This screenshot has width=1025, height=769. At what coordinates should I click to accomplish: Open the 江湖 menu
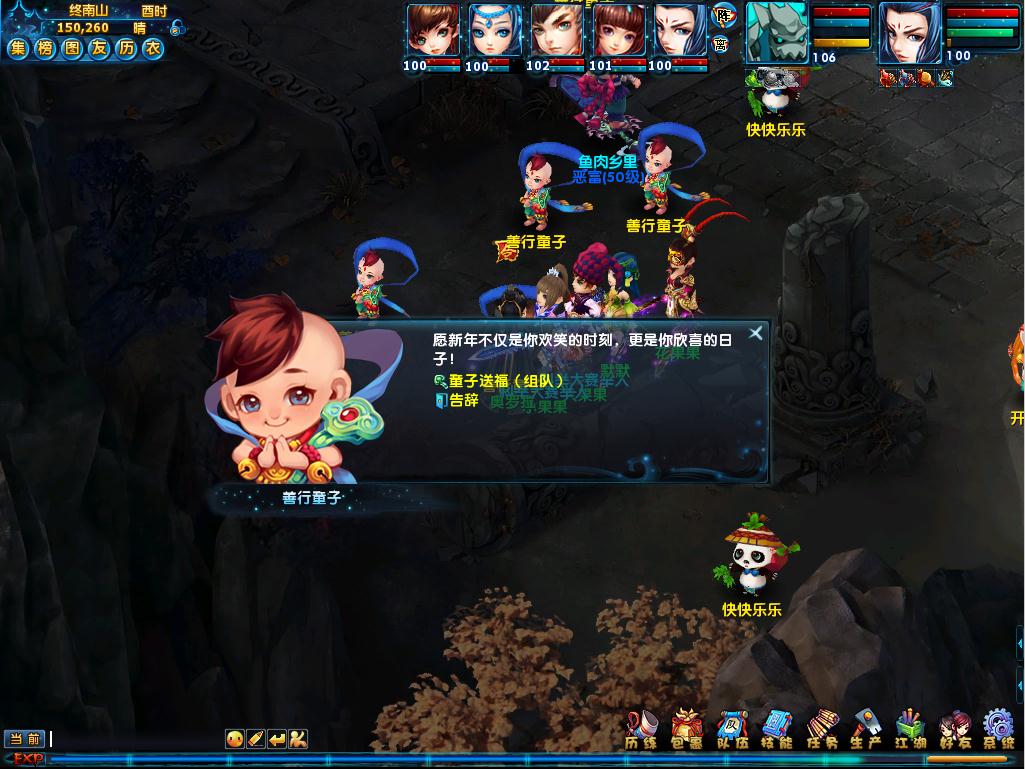point(910,730)
